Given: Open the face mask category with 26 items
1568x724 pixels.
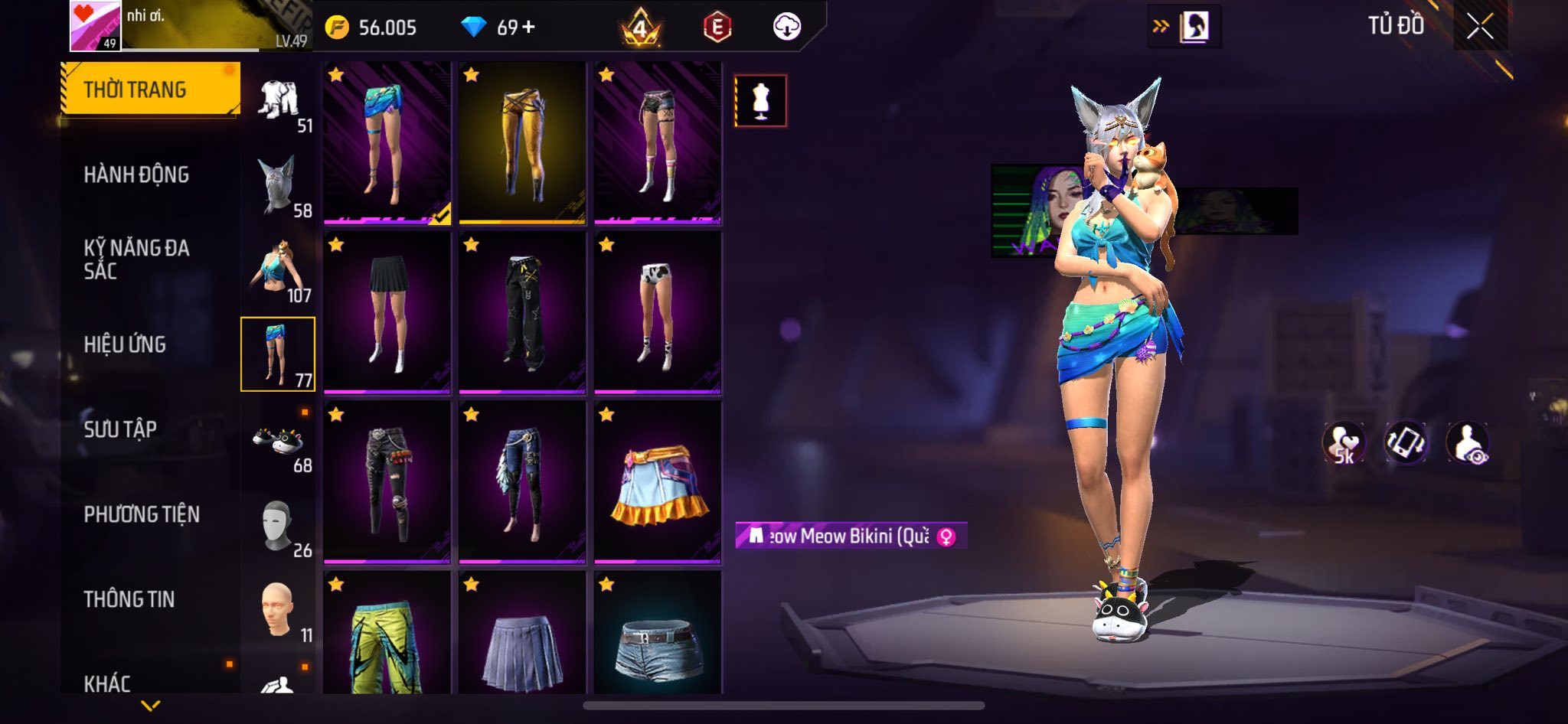Looking at the screenshot, I should click(x=279, y=527).
